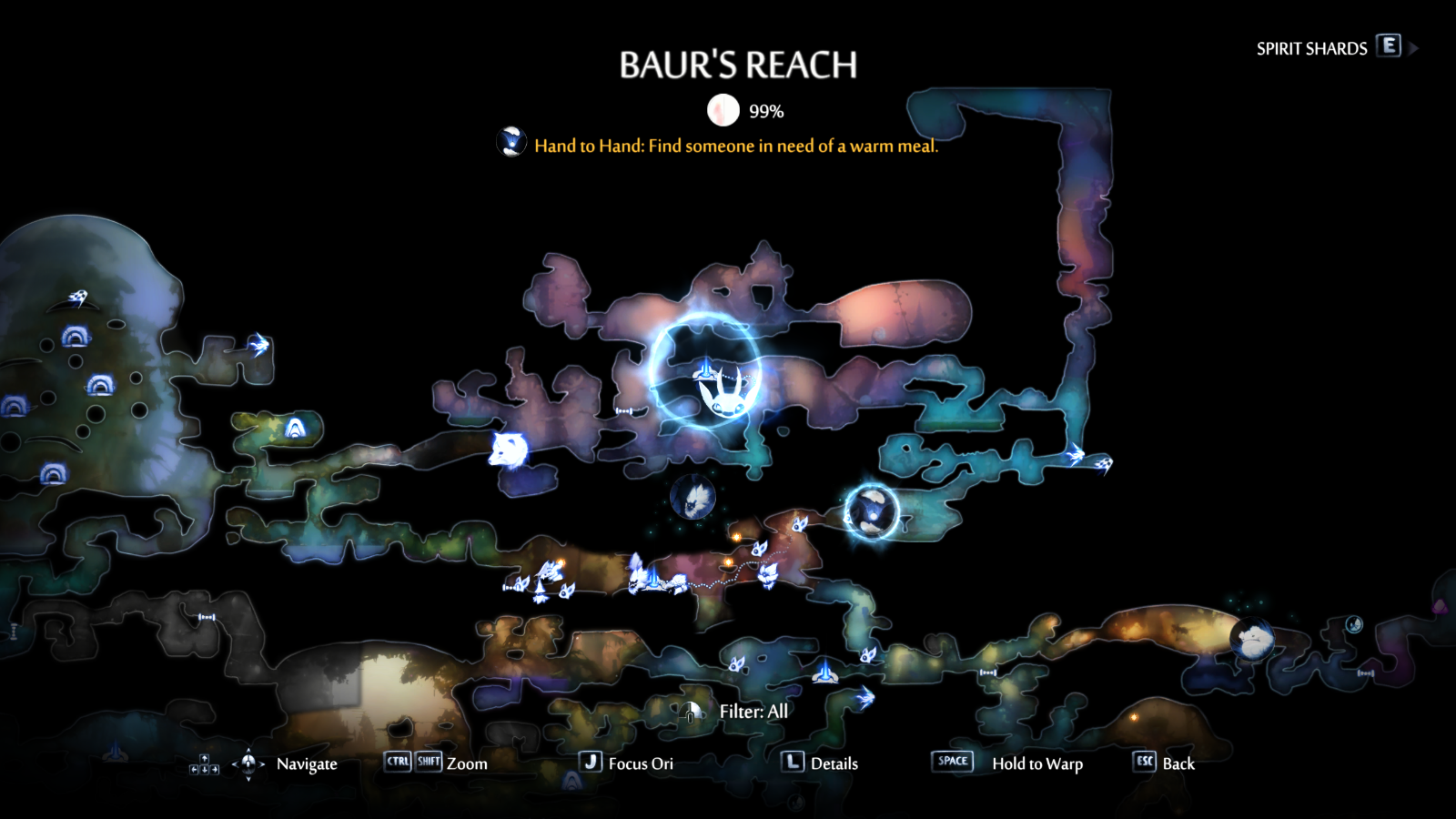Switch to the Spirit Shards tab

point(1310,48)
